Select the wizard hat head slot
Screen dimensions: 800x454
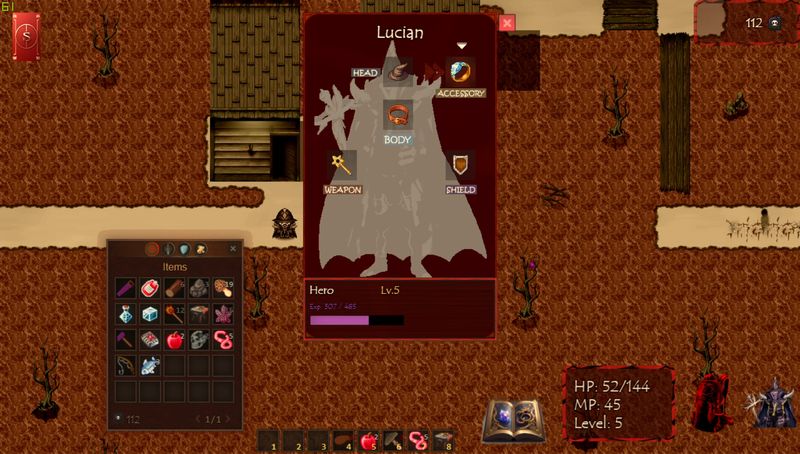coord(398,71)
